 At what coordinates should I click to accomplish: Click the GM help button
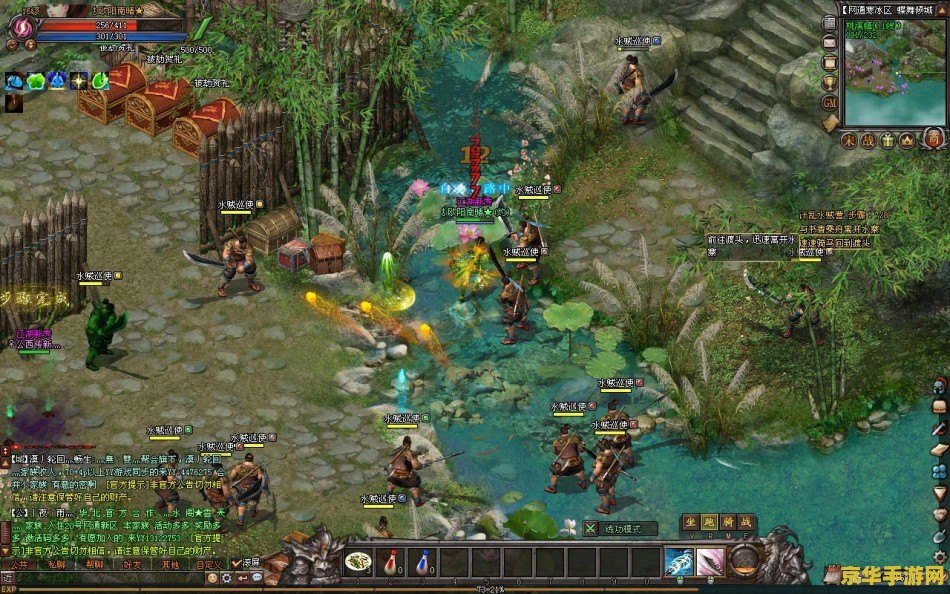coord(829,102)
